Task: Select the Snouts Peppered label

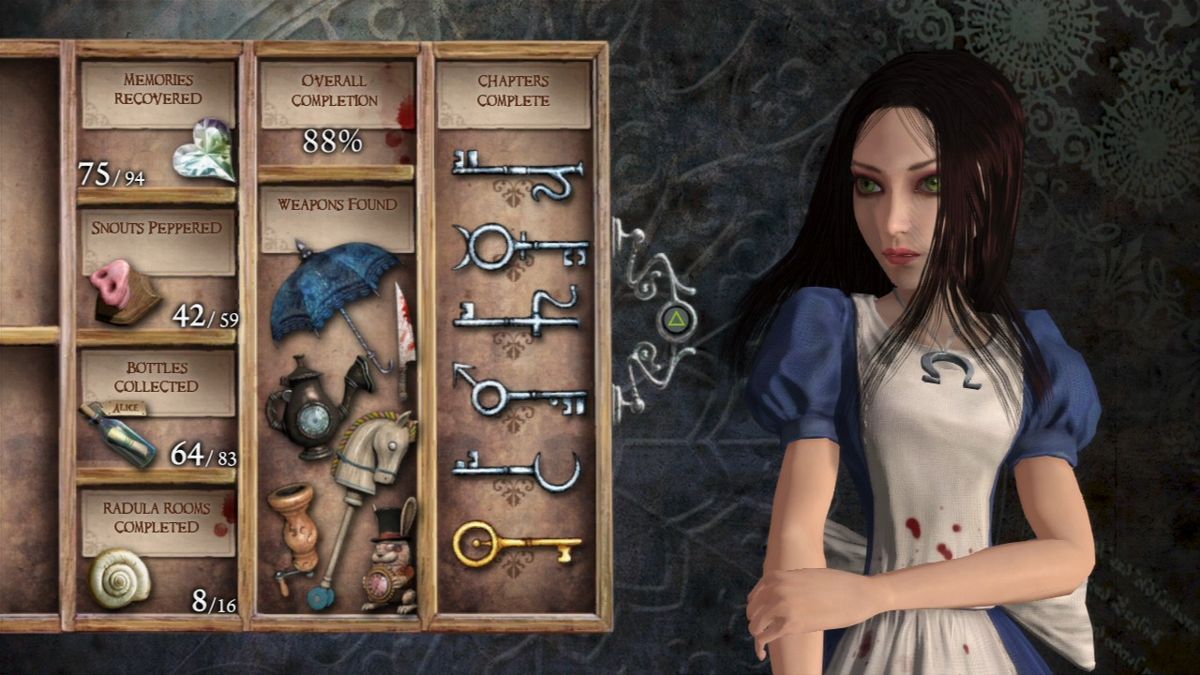Action: pyautogui.click(x=157, y=228)
